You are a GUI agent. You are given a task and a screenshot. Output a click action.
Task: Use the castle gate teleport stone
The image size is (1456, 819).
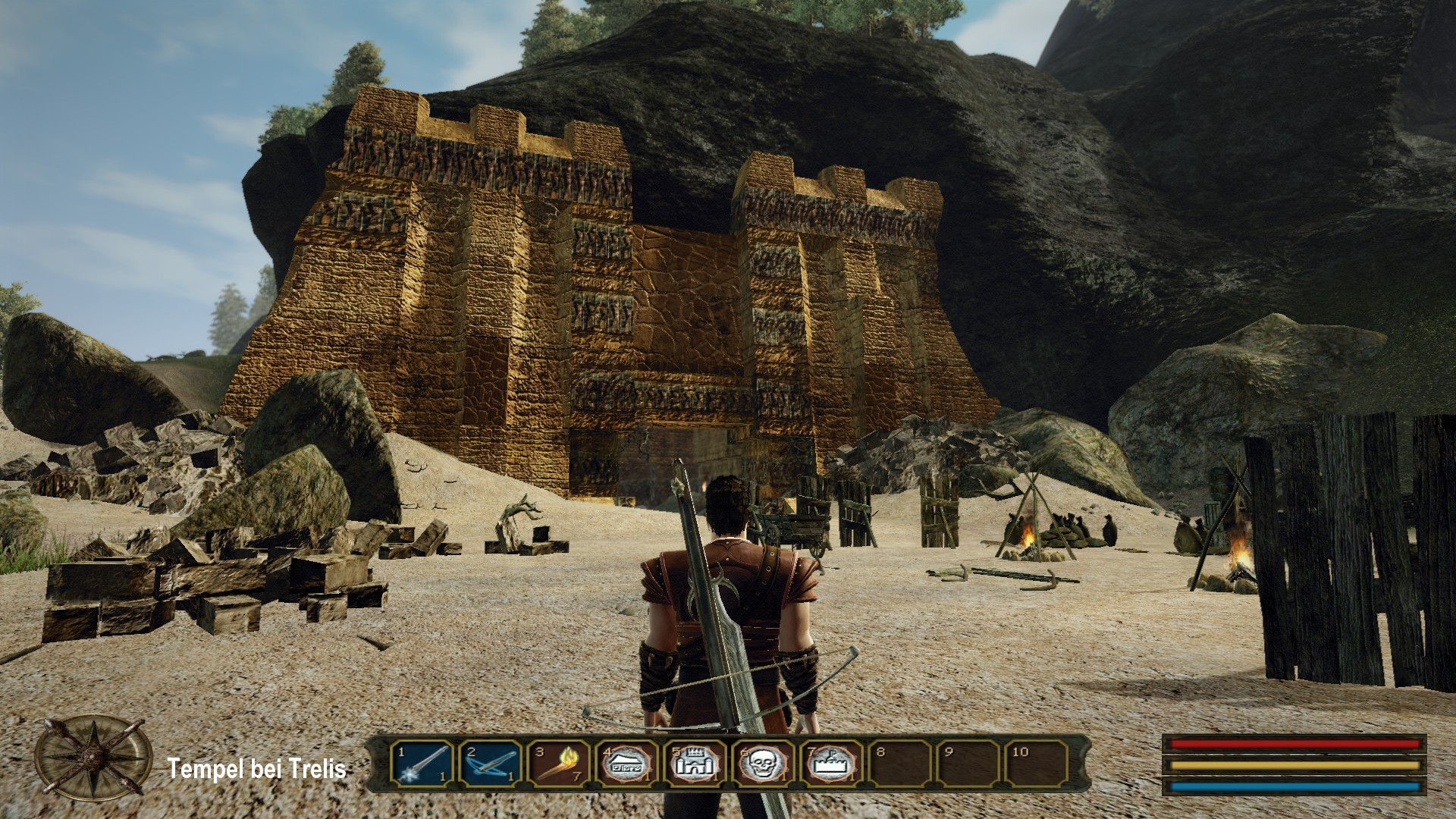(695, 764)
